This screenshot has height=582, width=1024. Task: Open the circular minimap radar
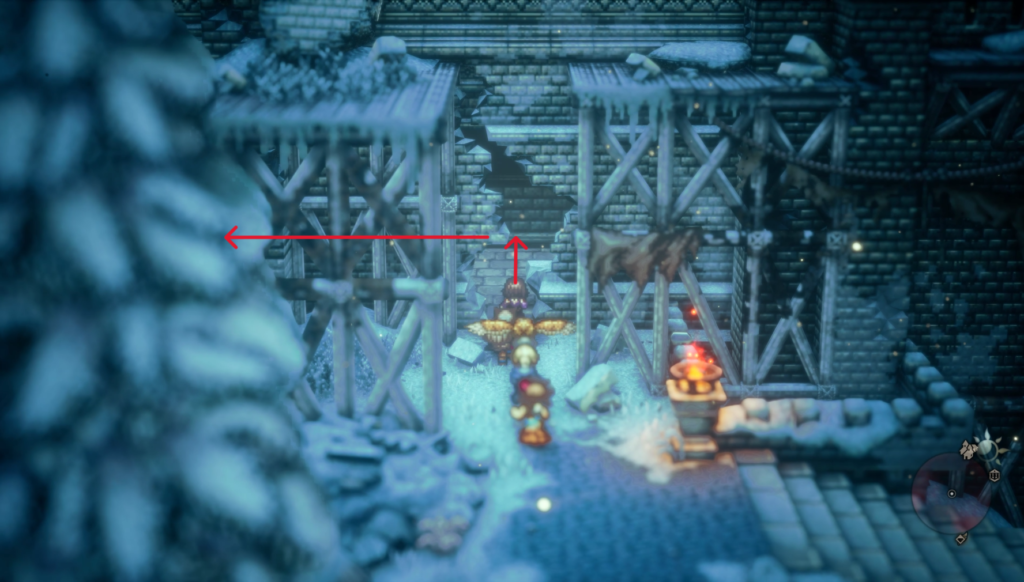951,492
